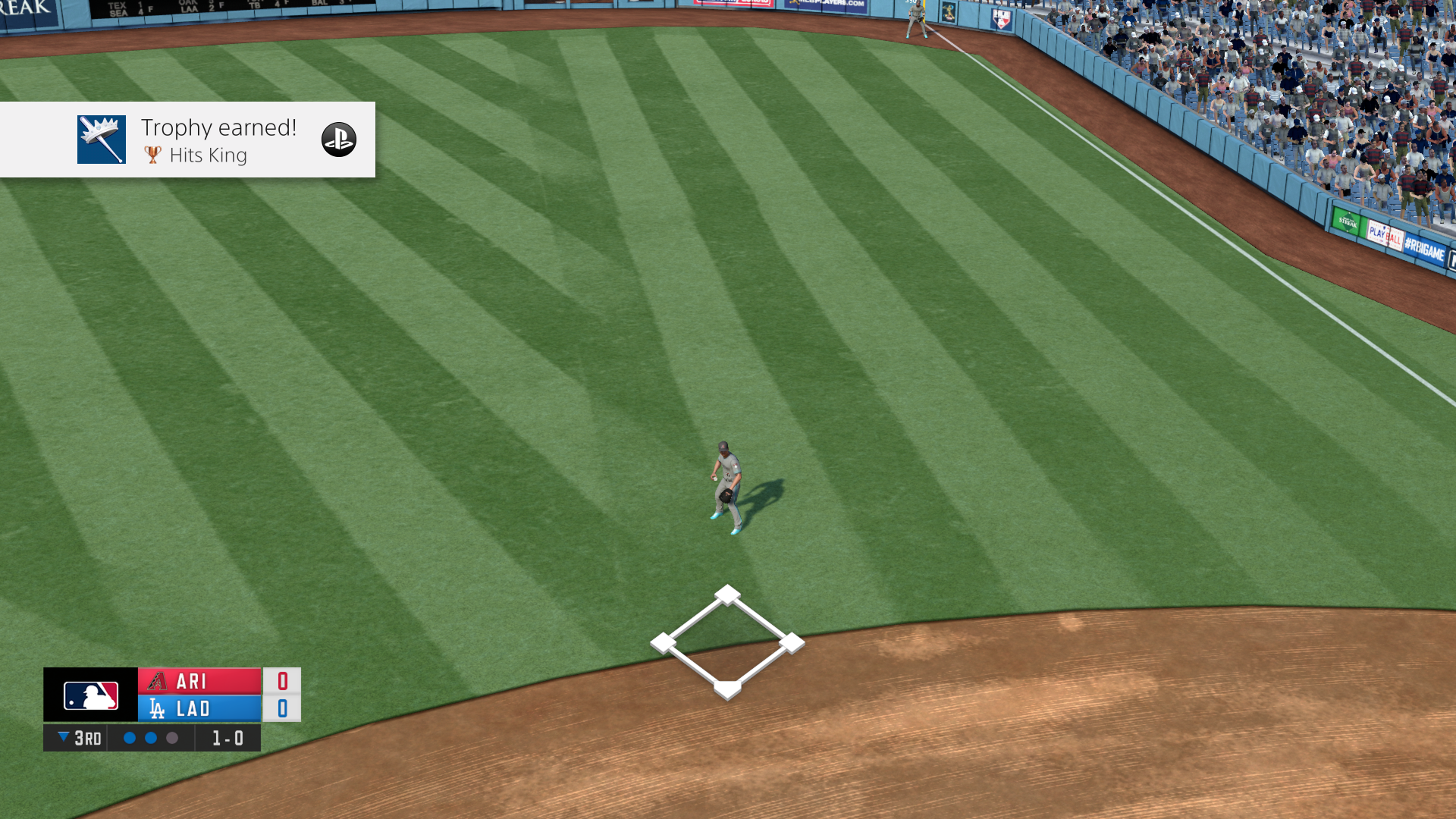1456x819 pixels.
Task: Click the Hits King trophy text
Action: click(209, 155)
